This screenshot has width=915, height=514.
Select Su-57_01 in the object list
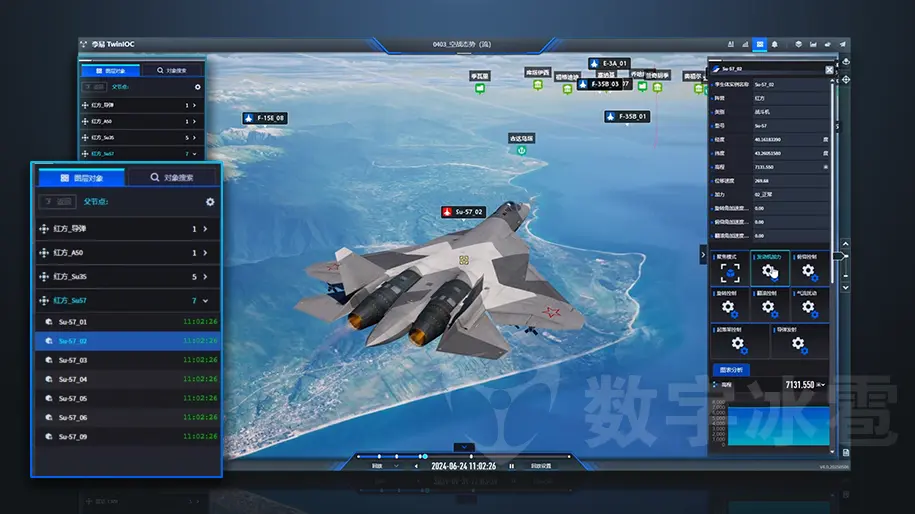pos(73,322)
